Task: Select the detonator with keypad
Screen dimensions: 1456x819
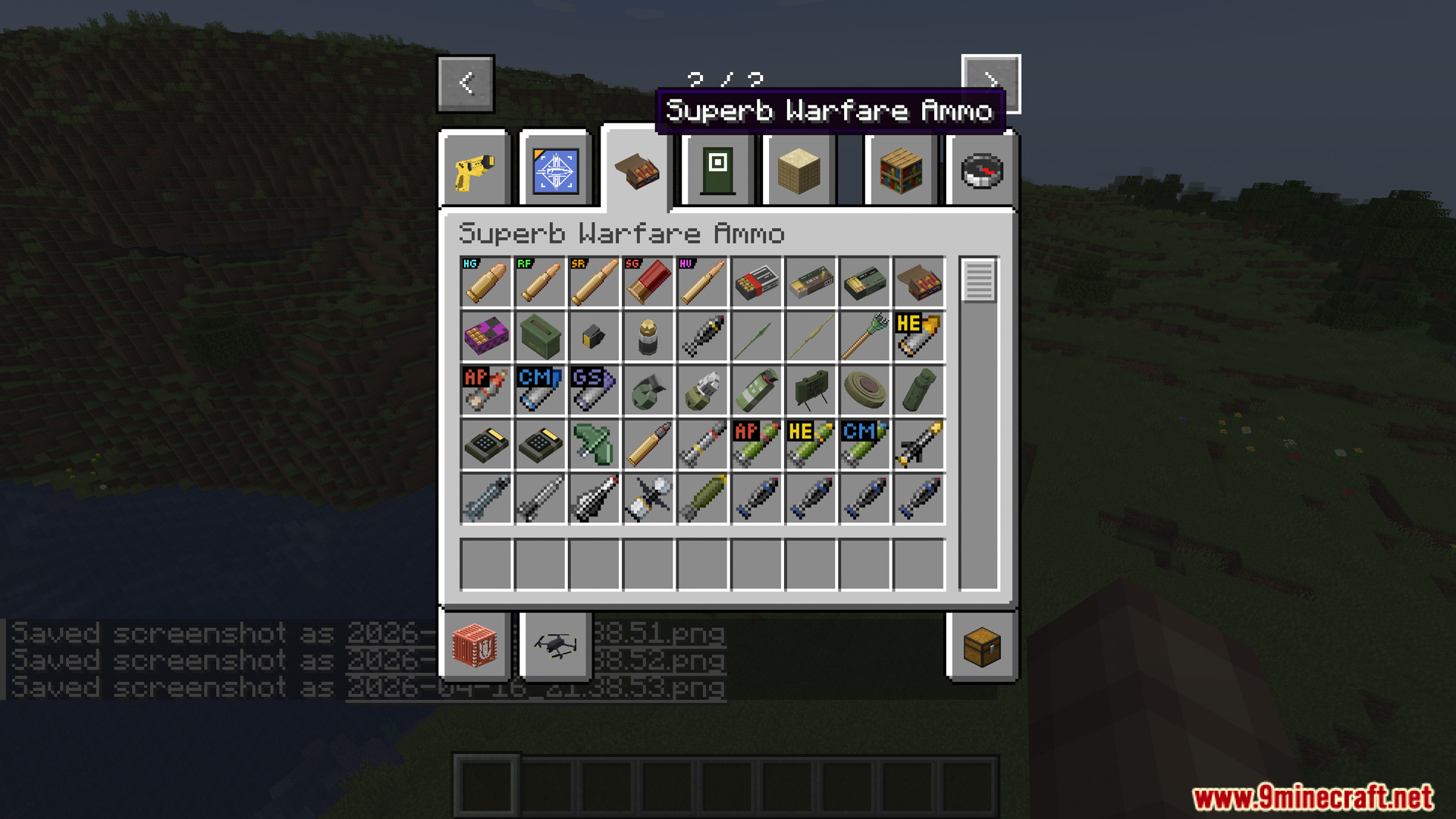Action: coord(485,444)
